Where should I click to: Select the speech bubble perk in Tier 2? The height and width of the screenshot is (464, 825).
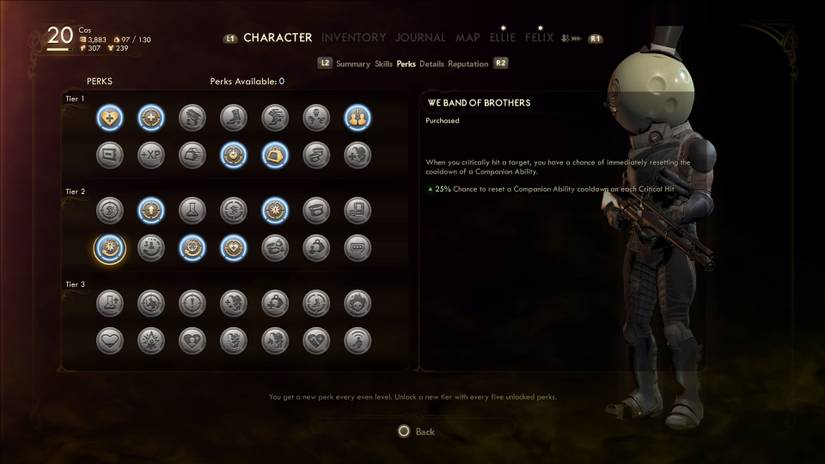[x=357, y=247]
